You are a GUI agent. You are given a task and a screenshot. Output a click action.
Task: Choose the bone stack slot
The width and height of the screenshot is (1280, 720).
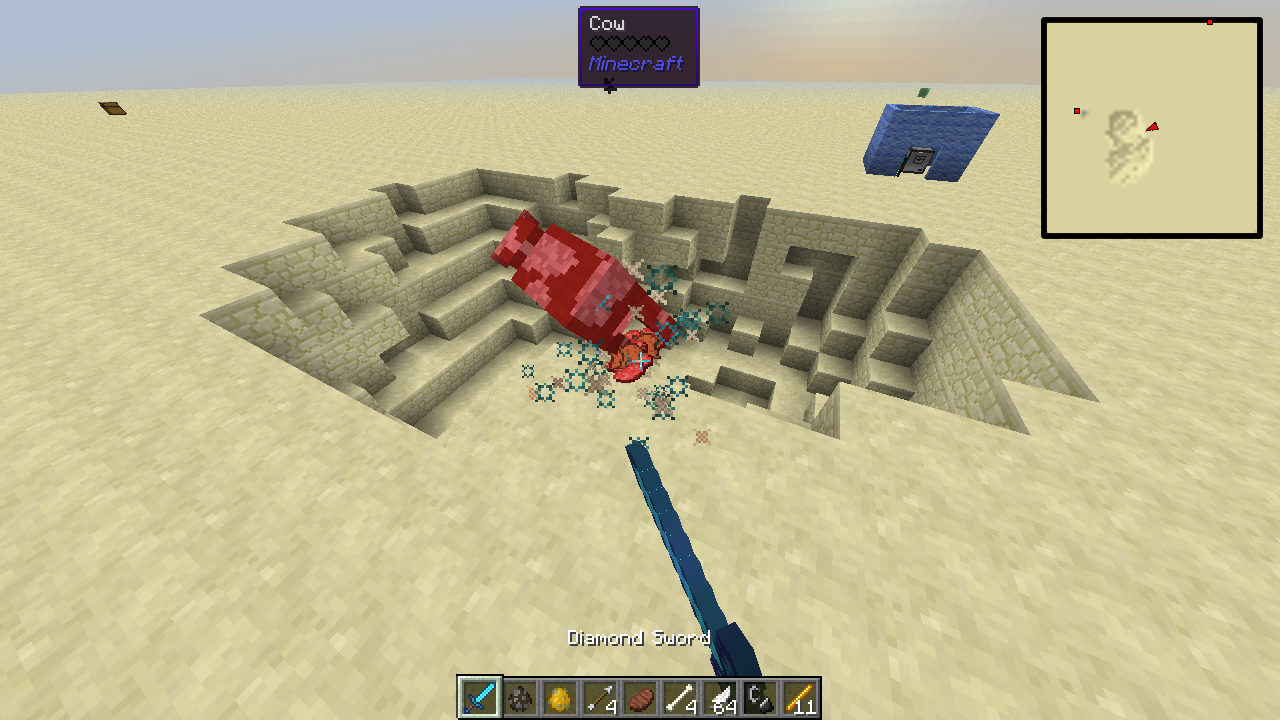(680, 698)
